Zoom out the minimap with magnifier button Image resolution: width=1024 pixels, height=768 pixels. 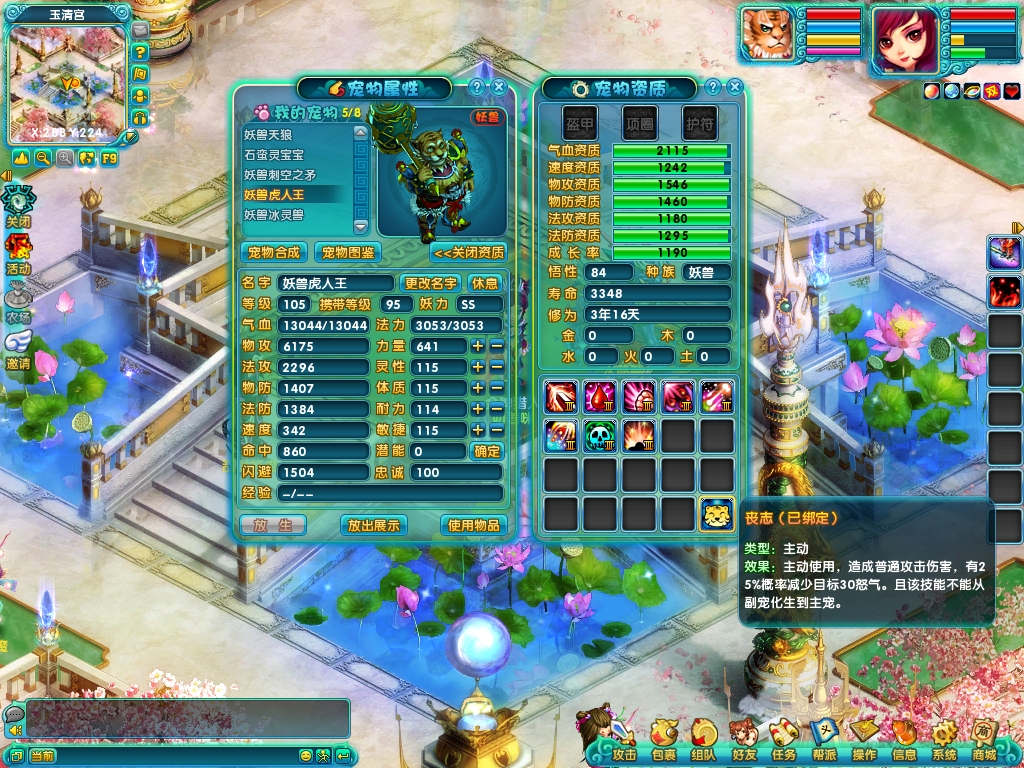(x=43, y=157)
